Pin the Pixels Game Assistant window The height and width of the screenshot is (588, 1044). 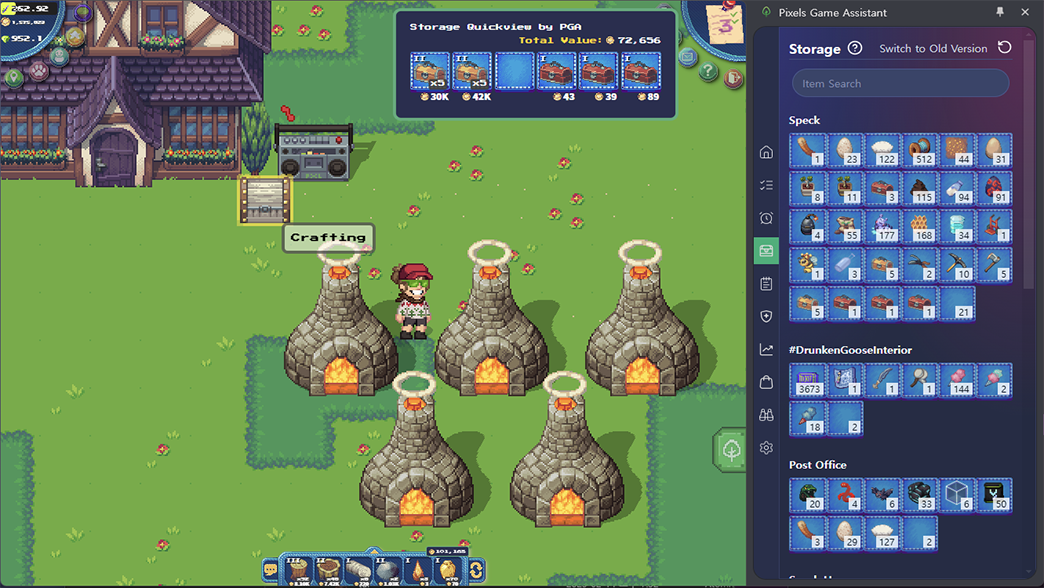[999, 12]
